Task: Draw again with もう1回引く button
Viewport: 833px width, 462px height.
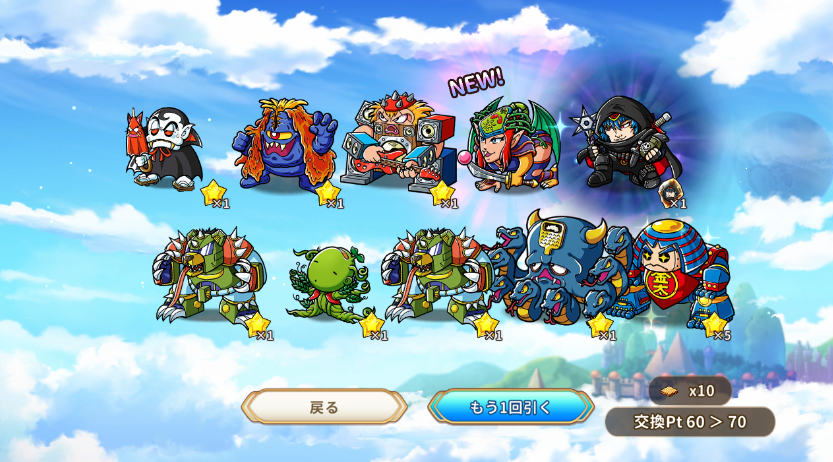Action: 510,407
